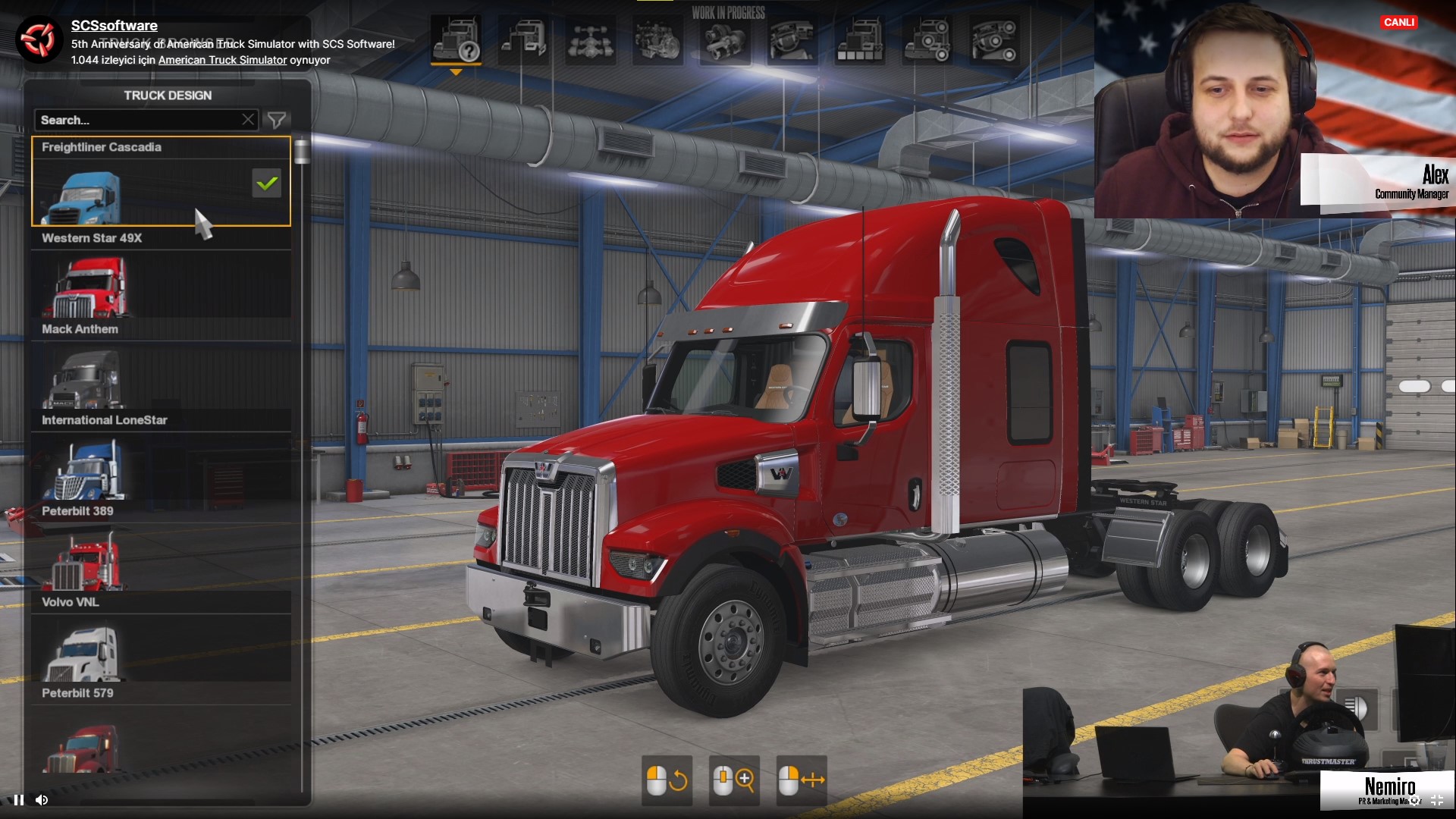Open the paint color swatches tab
Screen dimensions: 1456x819
coord(858,39)
